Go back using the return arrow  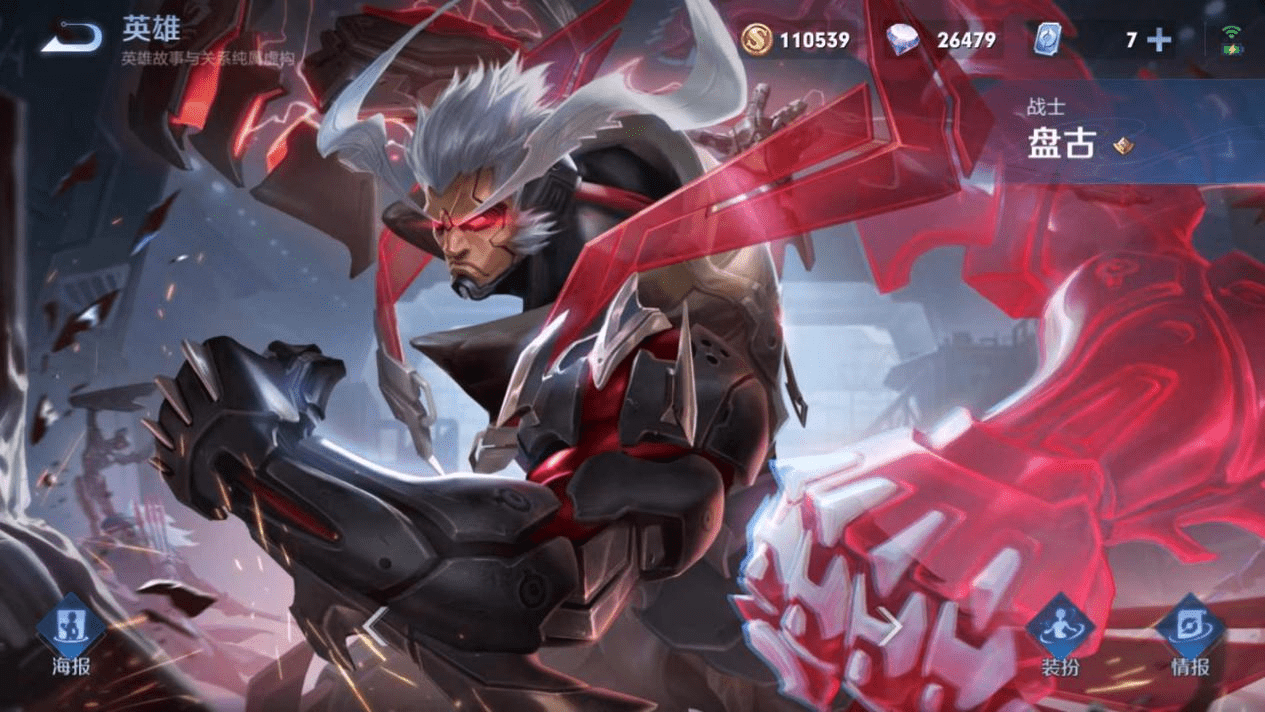[72, 38]
